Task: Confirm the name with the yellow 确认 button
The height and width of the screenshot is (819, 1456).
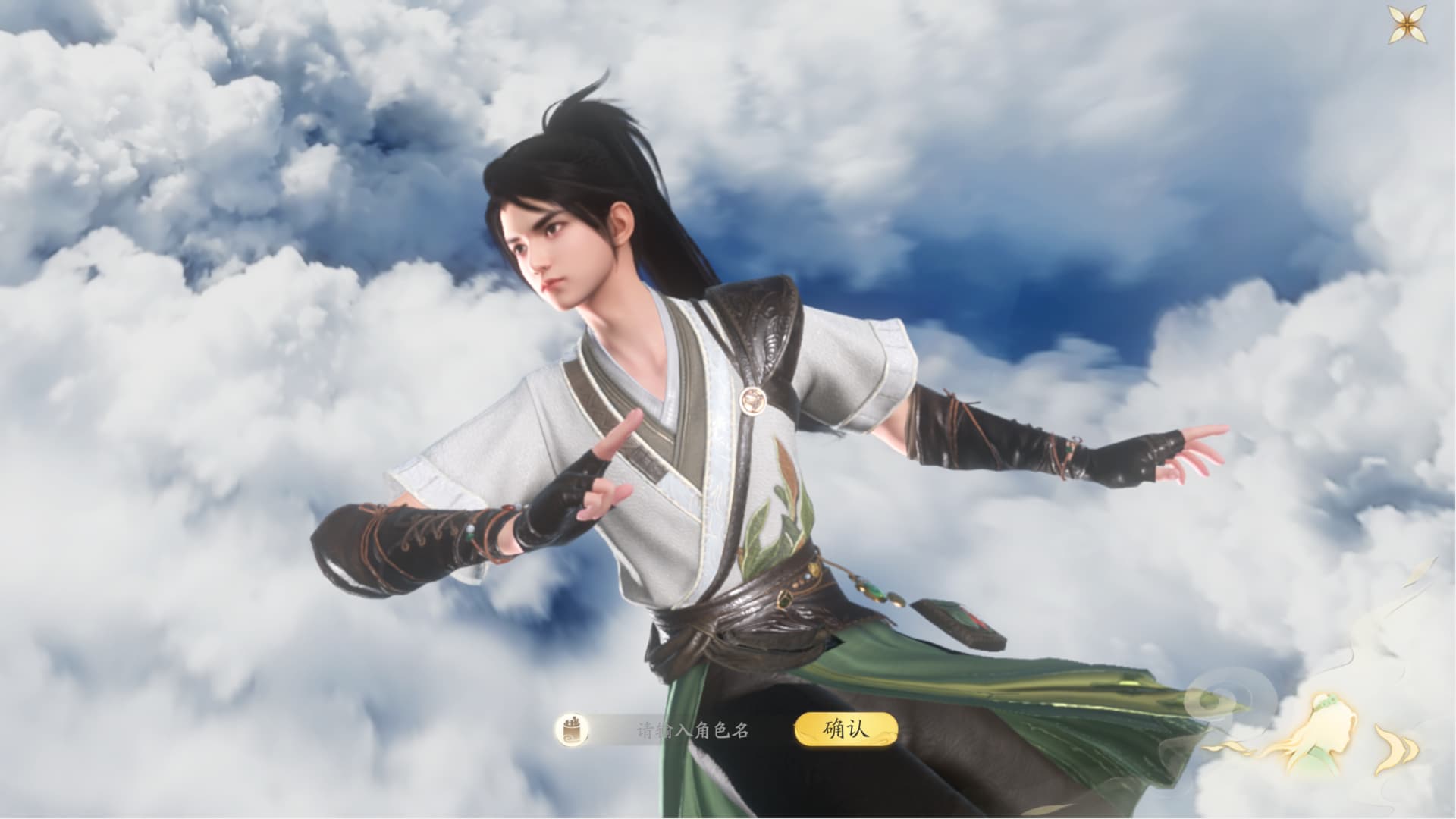Action: (846, 730)
